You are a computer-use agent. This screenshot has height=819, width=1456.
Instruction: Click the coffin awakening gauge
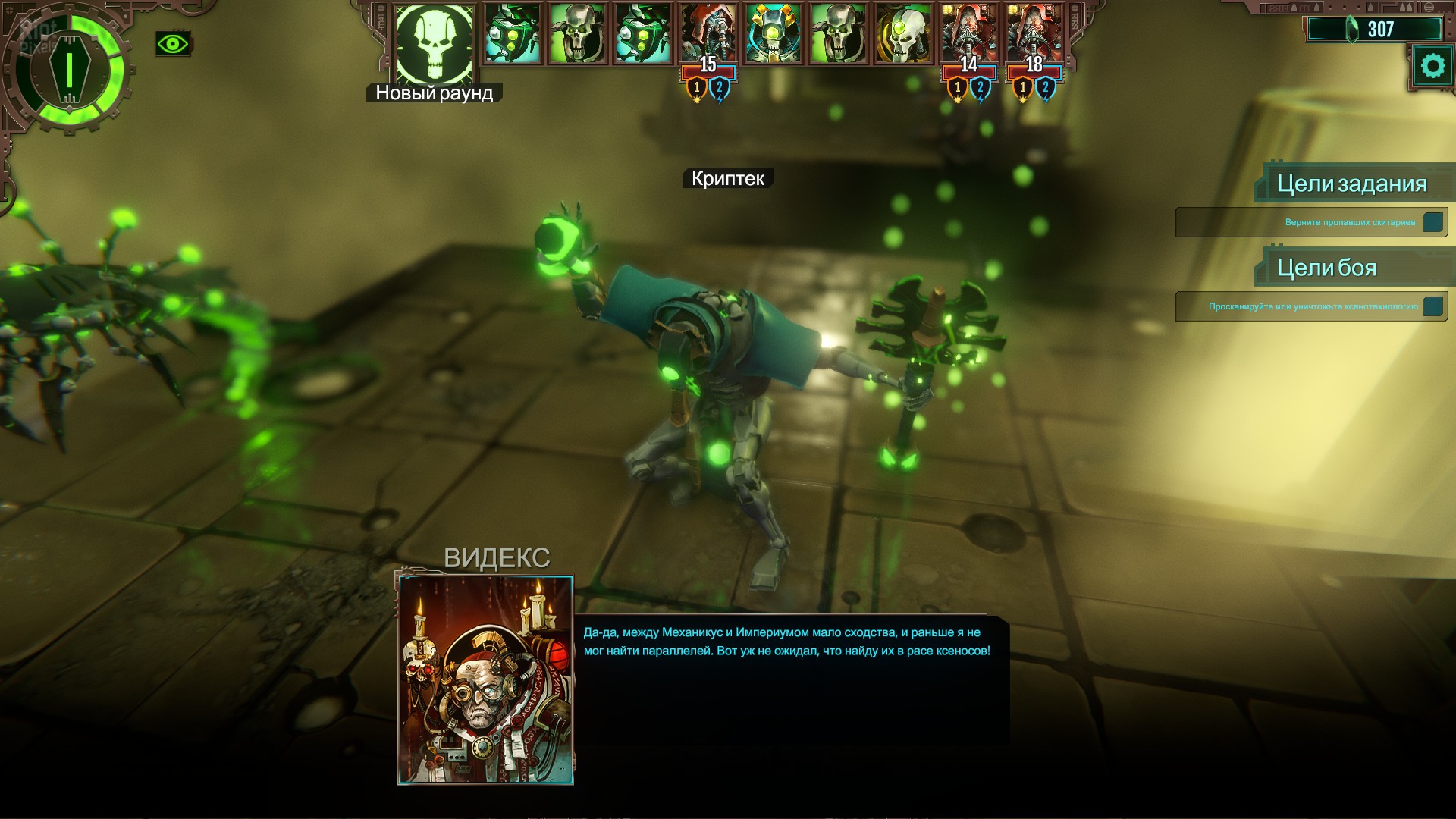pyautogui.click(x=68, y=70)
